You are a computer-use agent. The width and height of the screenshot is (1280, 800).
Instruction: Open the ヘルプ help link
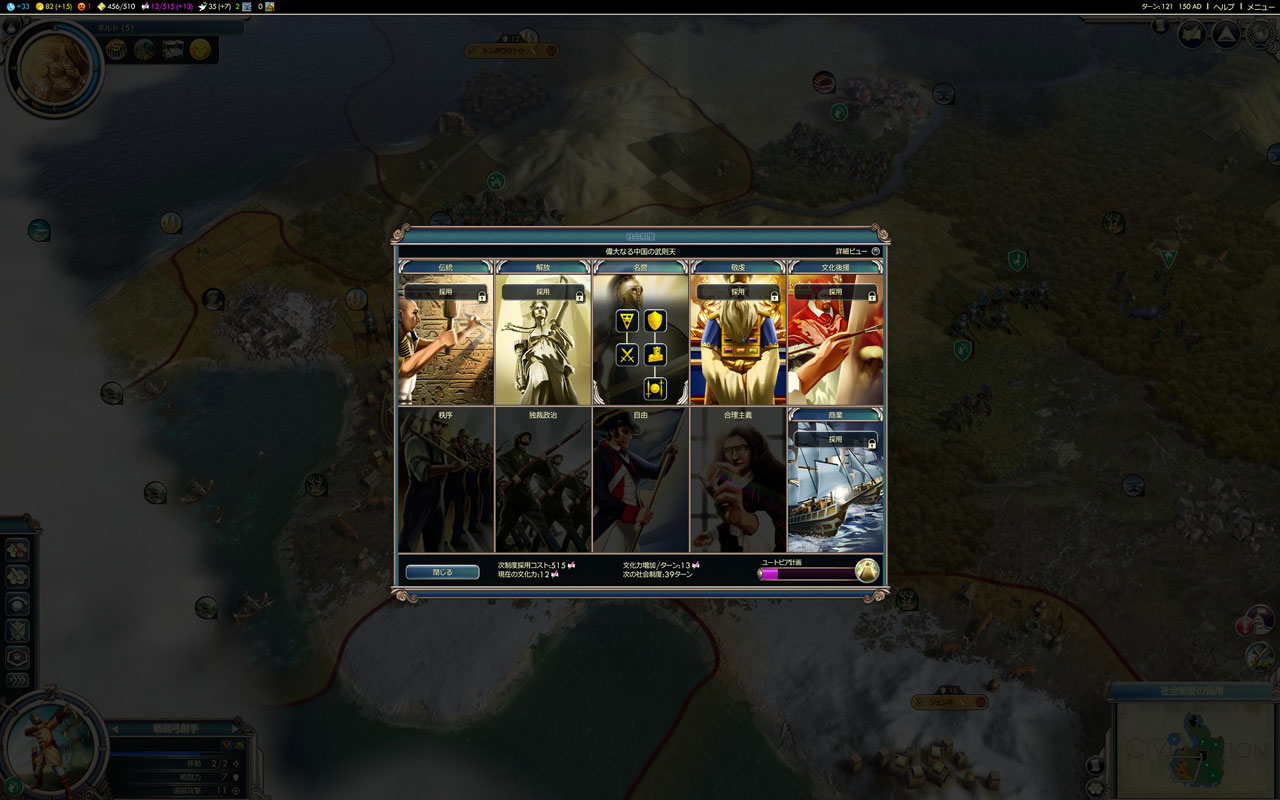[x=1223, y=7]
